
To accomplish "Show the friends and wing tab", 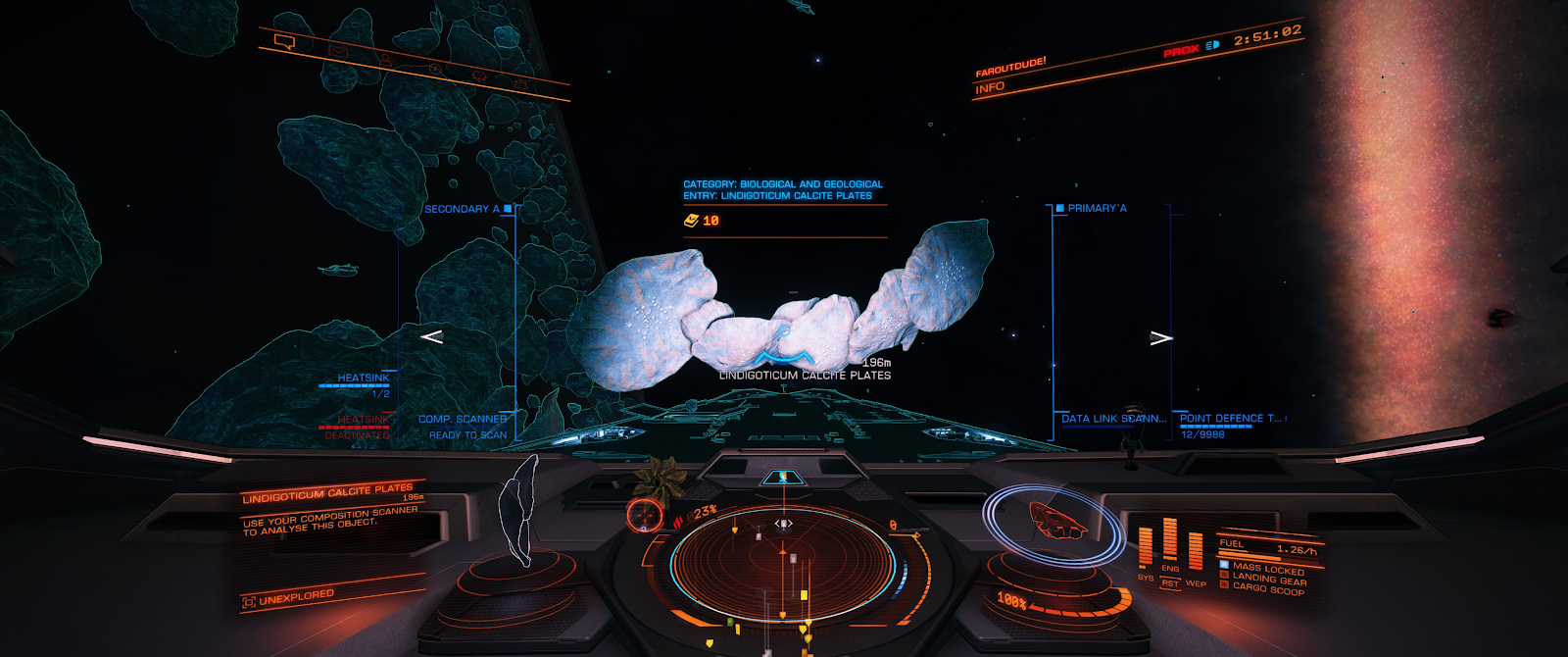I will tap(386, 60).
